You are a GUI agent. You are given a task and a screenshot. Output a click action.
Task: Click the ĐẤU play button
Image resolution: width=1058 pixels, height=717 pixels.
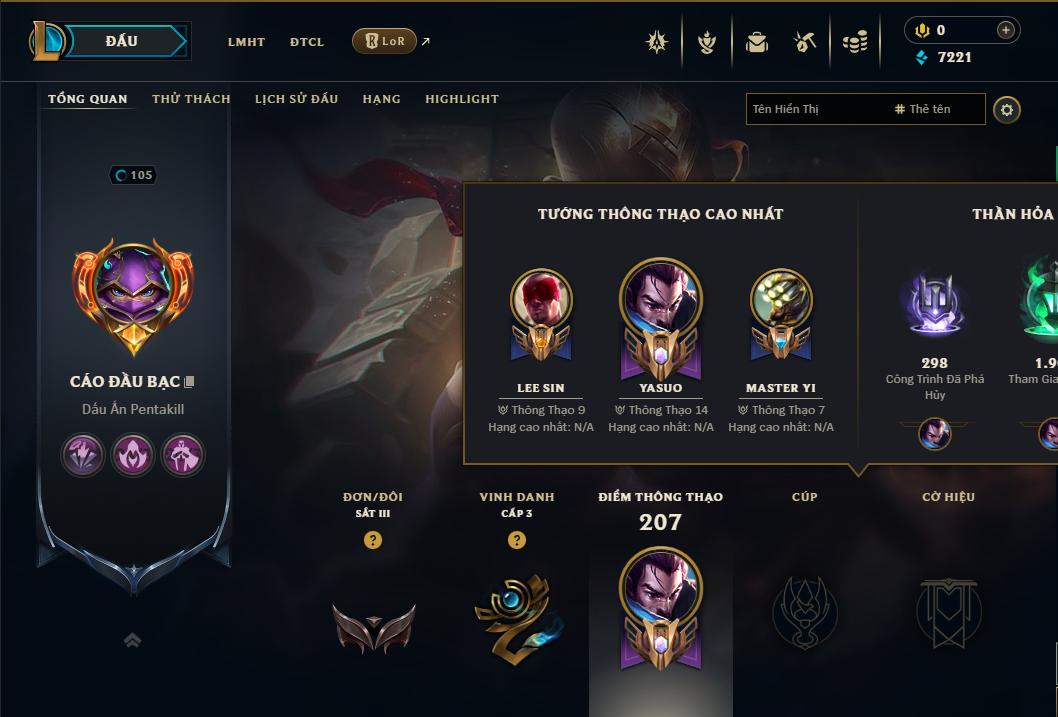(122, 41)
